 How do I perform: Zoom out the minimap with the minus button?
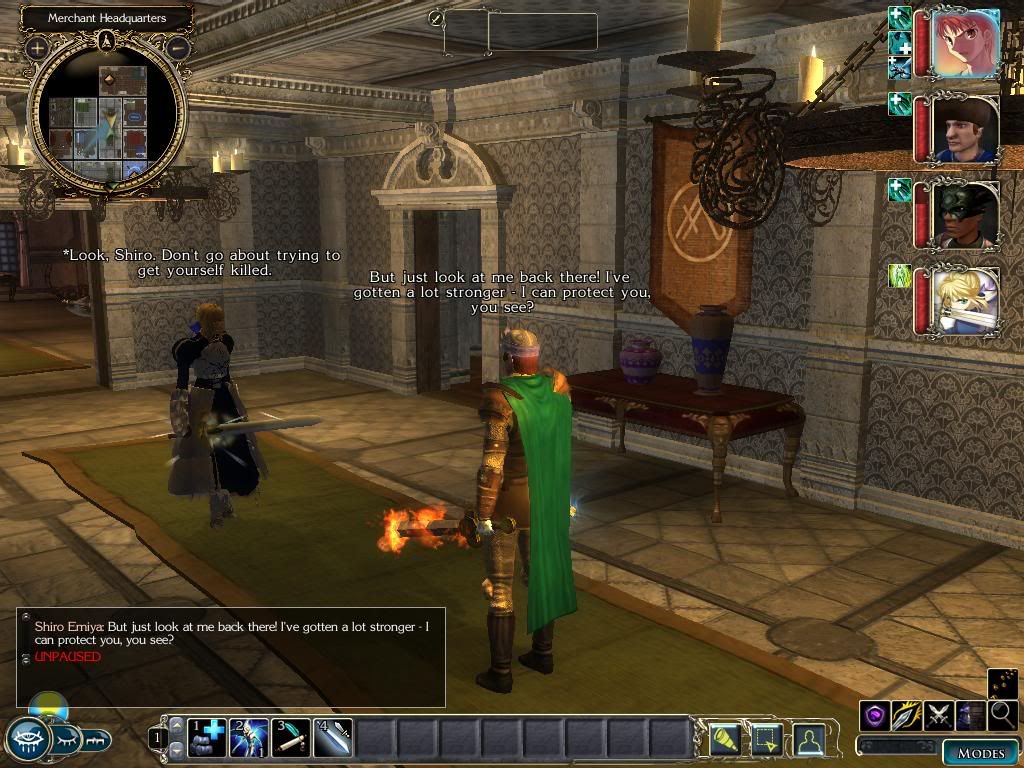(178, 47)
